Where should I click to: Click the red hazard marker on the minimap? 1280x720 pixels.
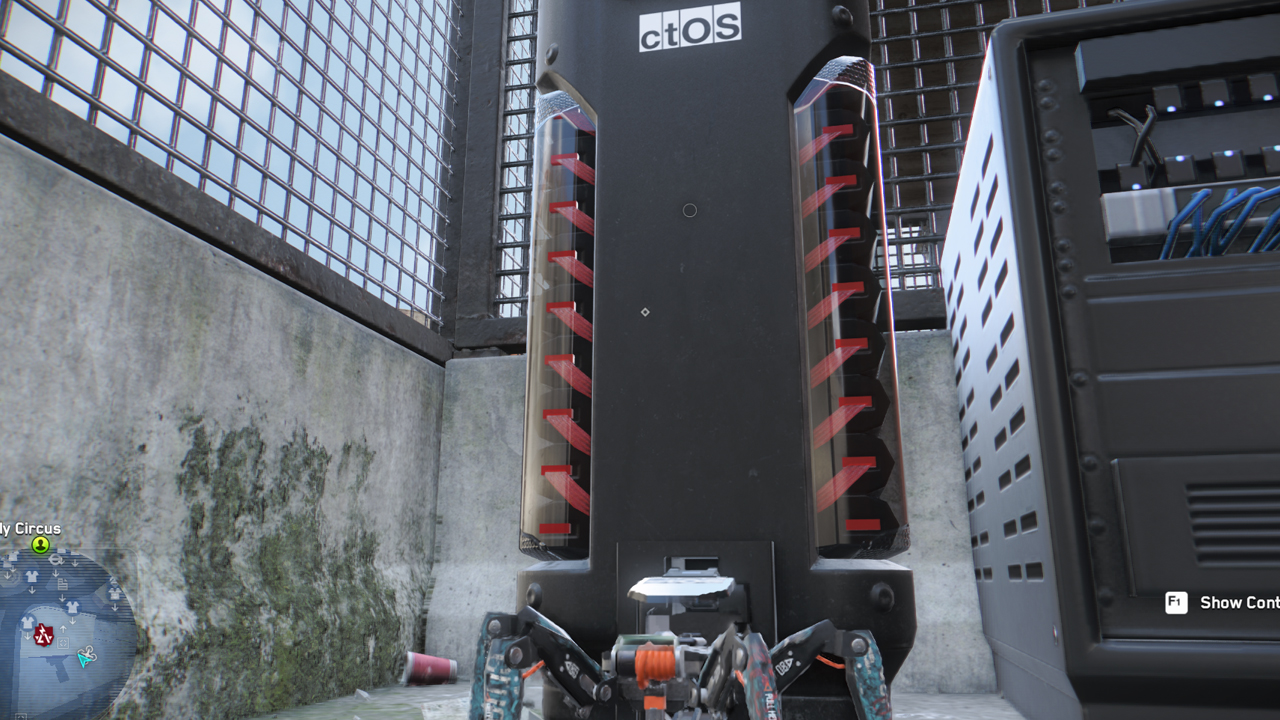click(43, 634)
